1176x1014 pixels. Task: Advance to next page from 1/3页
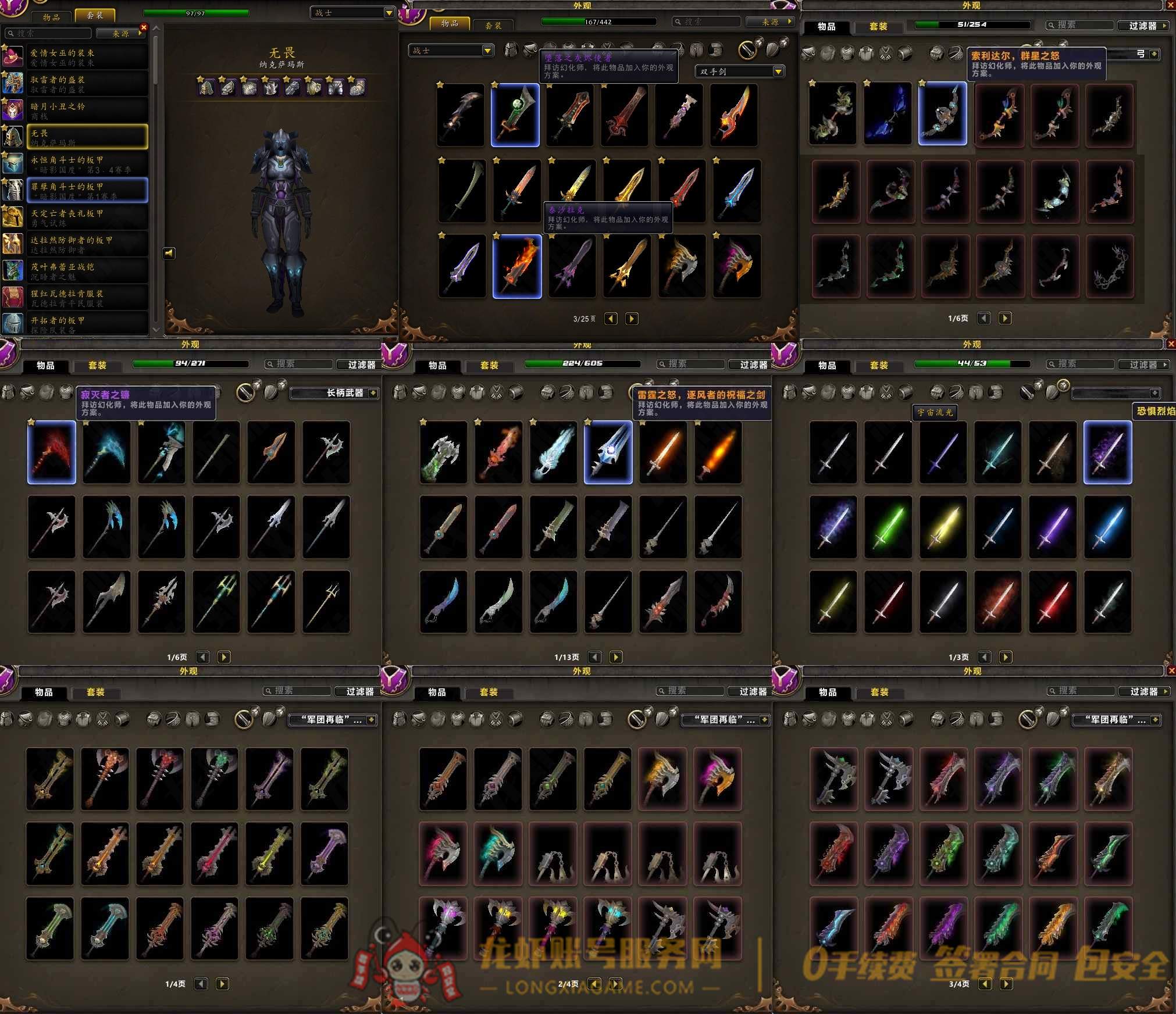click(1006, 657)
